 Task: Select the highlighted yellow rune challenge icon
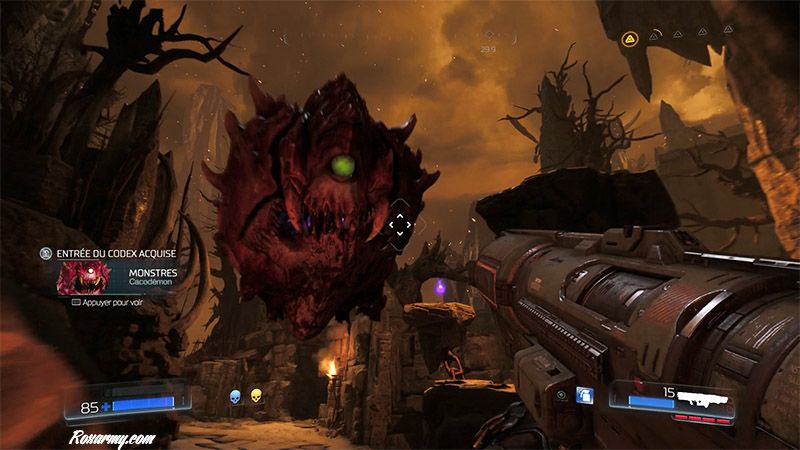(630, 38)
